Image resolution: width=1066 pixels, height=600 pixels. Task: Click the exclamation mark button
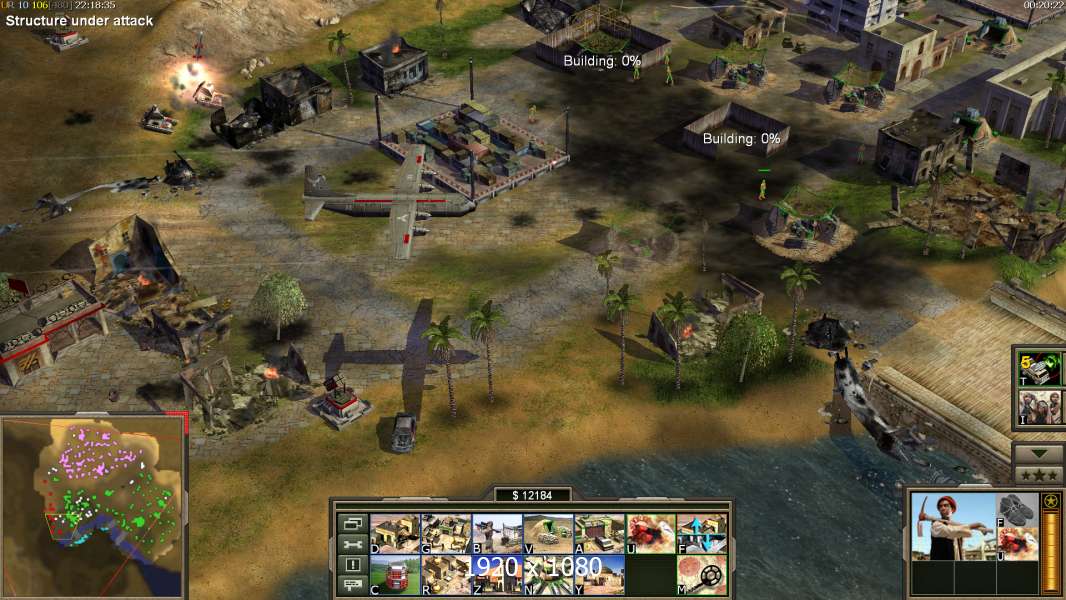[352, 565]
